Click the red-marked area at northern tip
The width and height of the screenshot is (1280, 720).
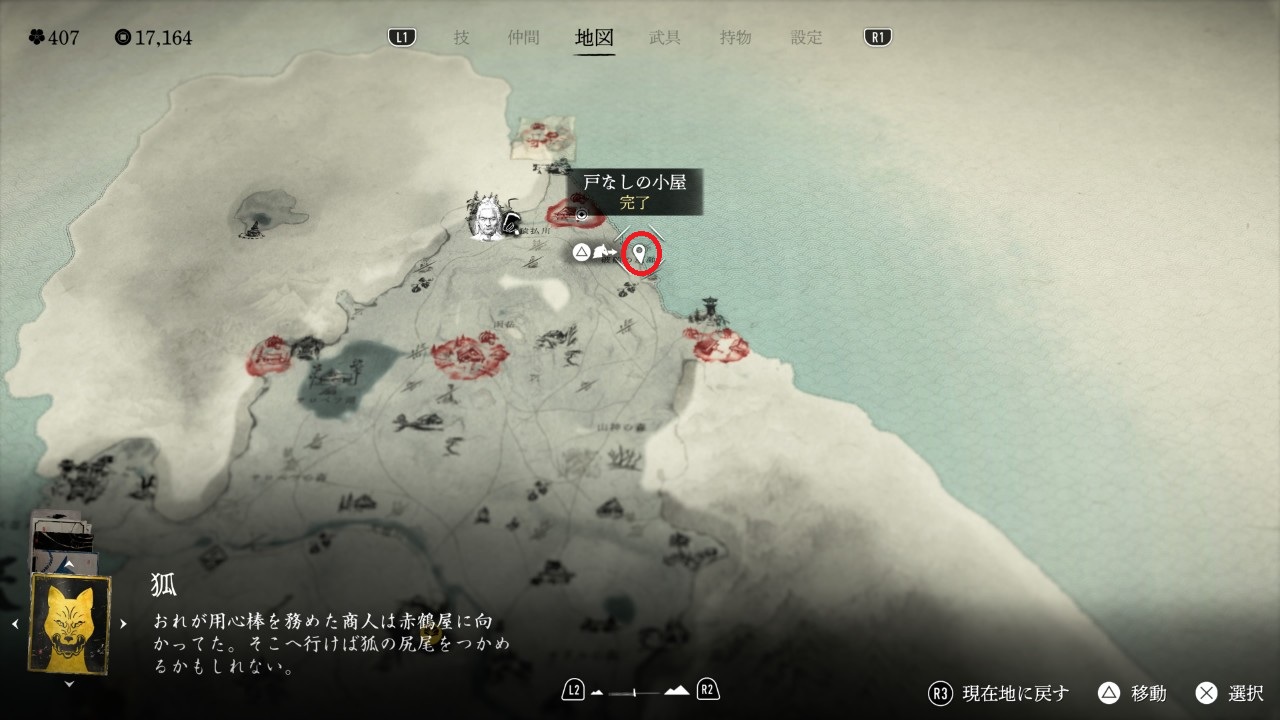(542, 137)
